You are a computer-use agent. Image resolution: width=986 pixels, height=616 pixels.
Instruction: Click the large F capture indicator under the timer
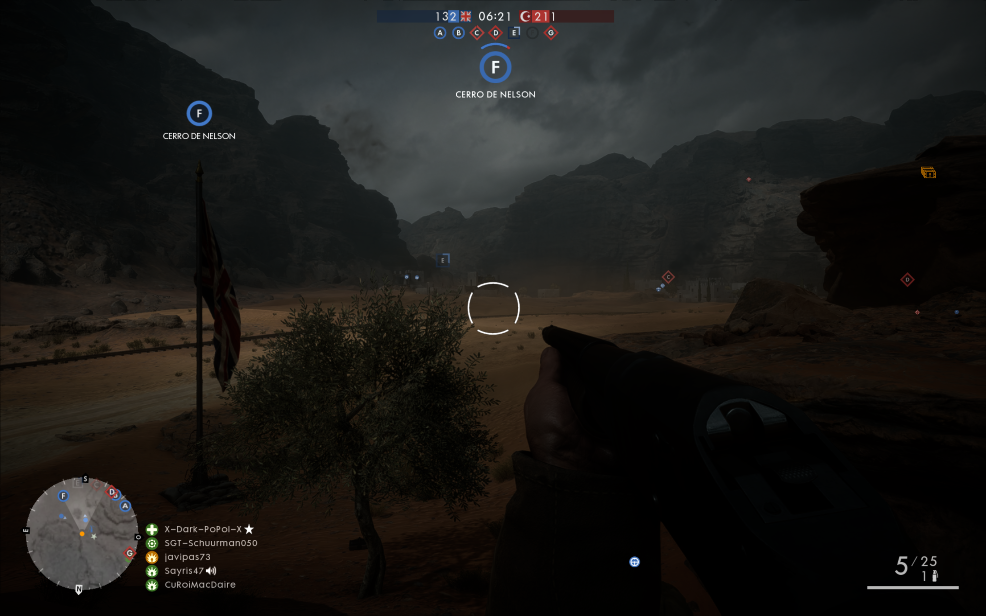[x=495, y=68]
